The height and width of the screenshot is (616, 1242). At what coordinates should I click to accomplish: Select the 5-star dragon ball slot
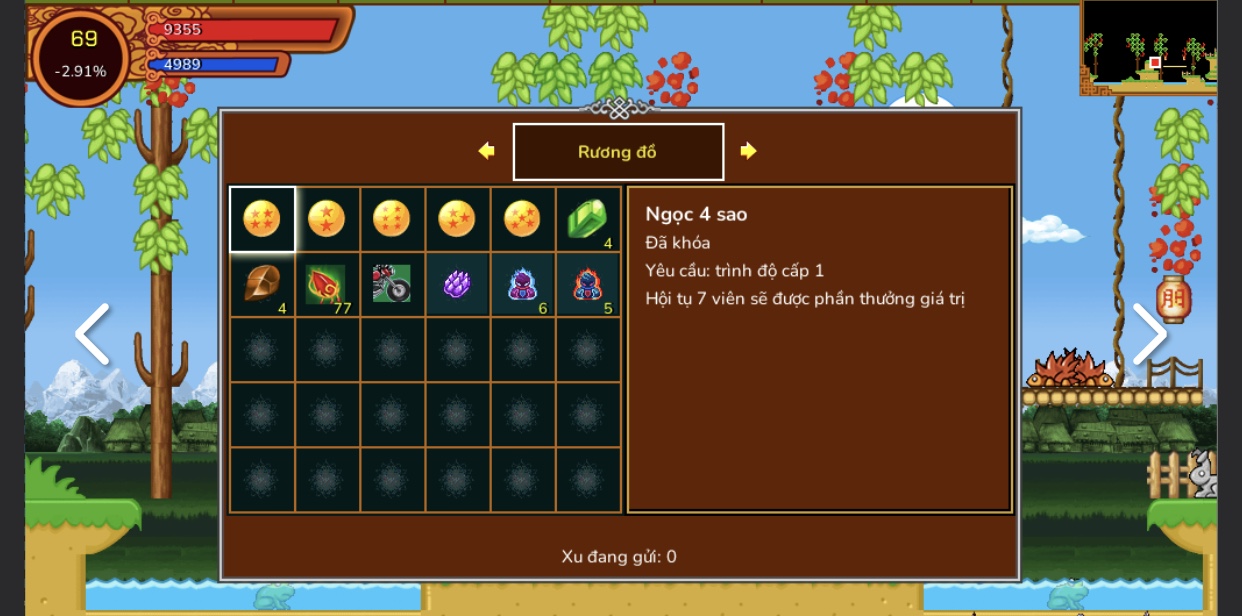522,219
